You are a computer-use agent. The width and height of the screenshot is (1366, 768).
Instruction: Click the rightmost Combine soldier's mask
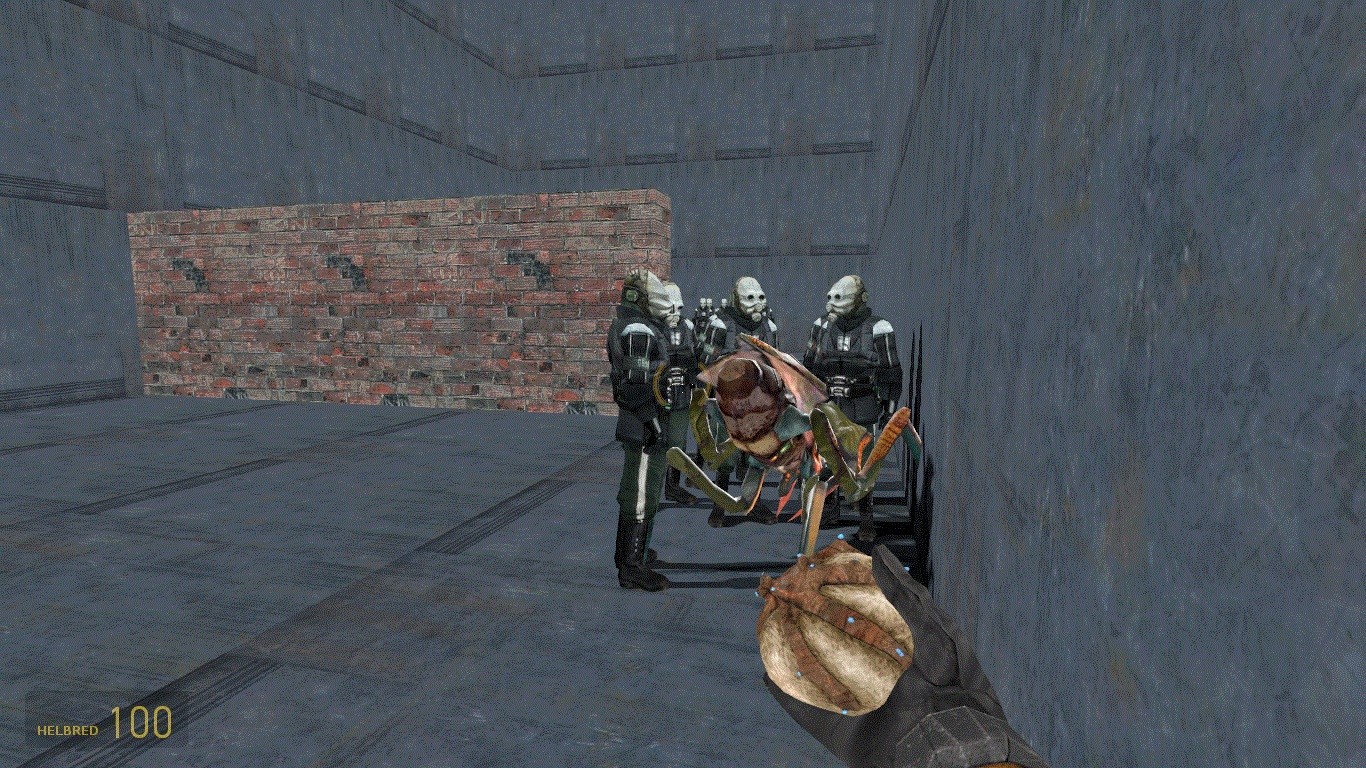coord(843,295)
